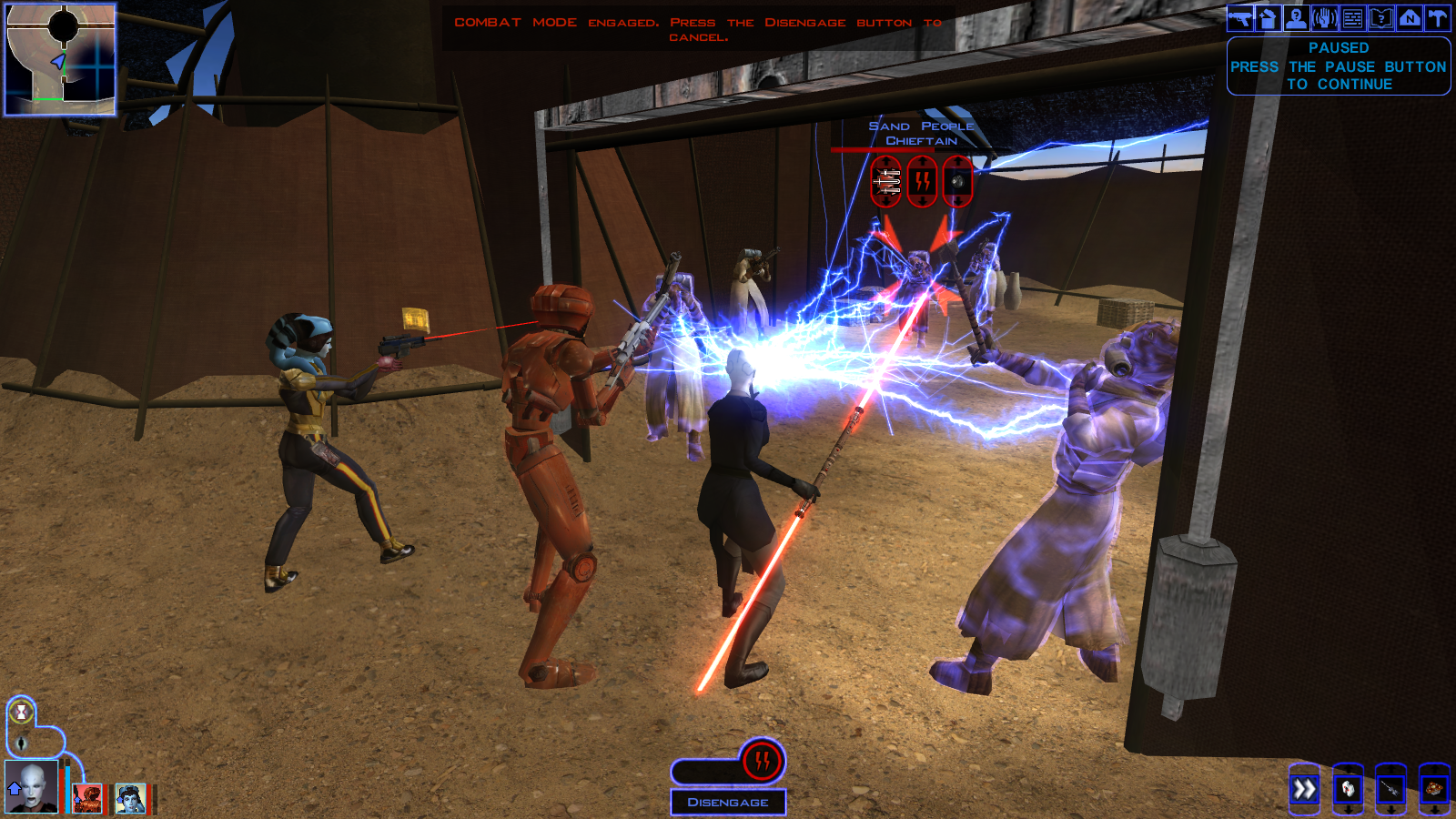
Task: Open the Messages log icon
Action: (1352, 17)
